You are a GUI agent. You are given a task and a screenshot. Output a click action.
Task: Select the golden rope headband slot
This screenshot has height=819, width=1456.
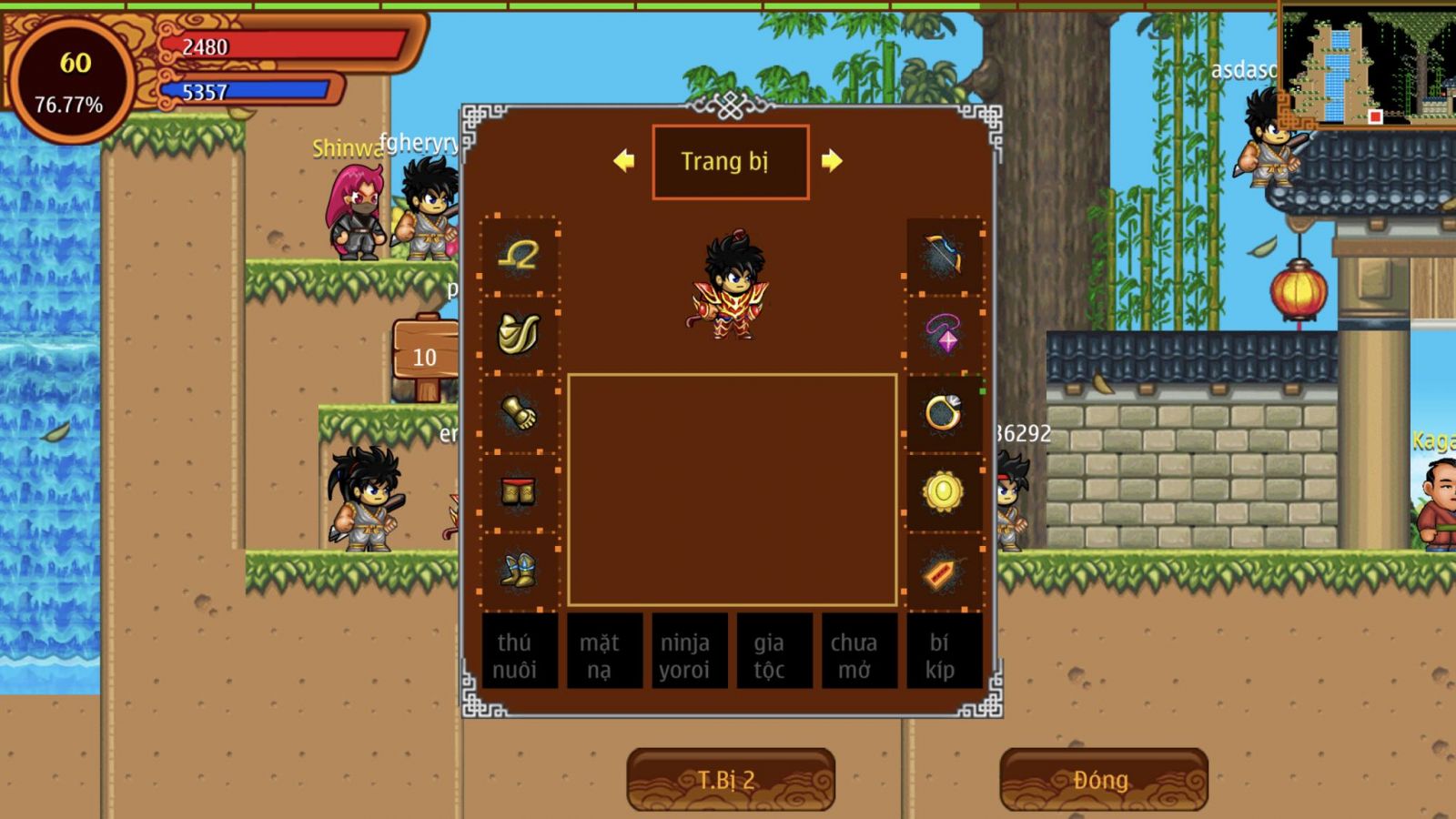[519, 257]
